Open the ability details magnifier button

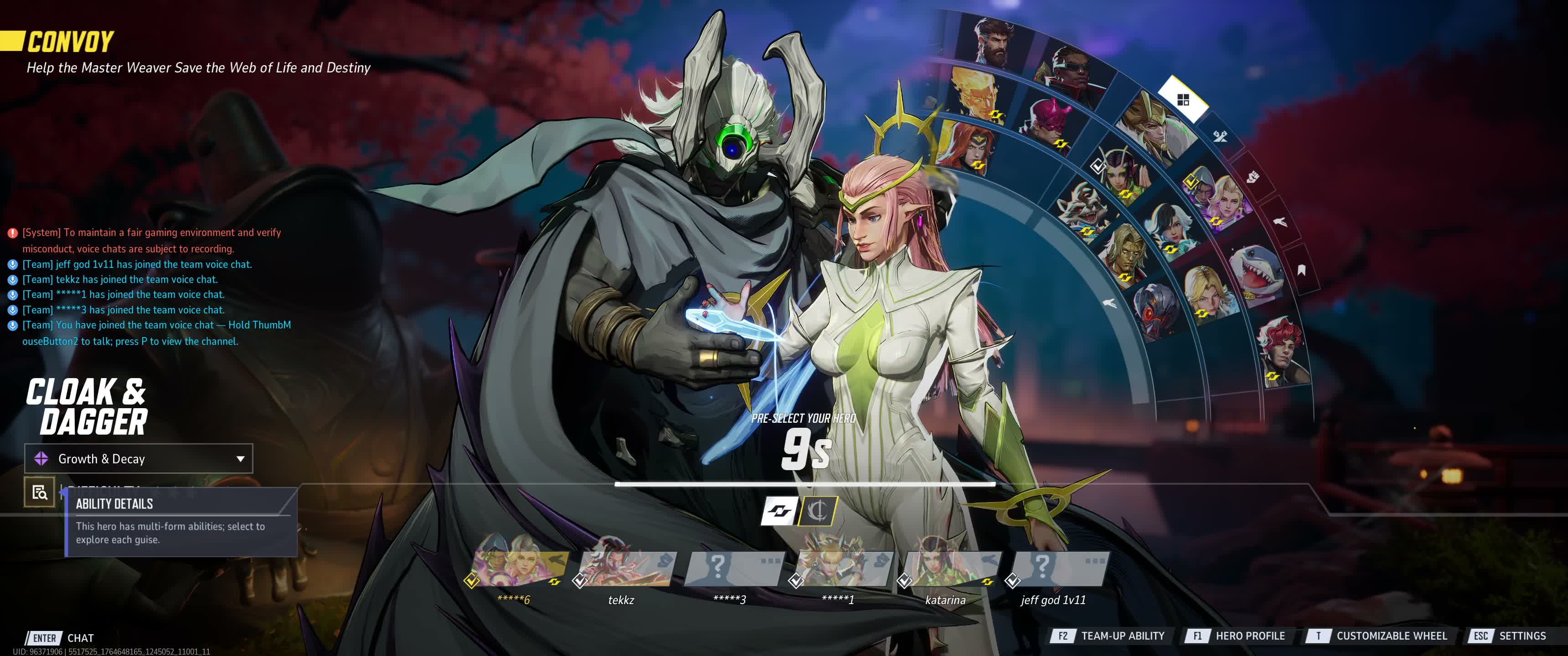(x=40, y=492)
